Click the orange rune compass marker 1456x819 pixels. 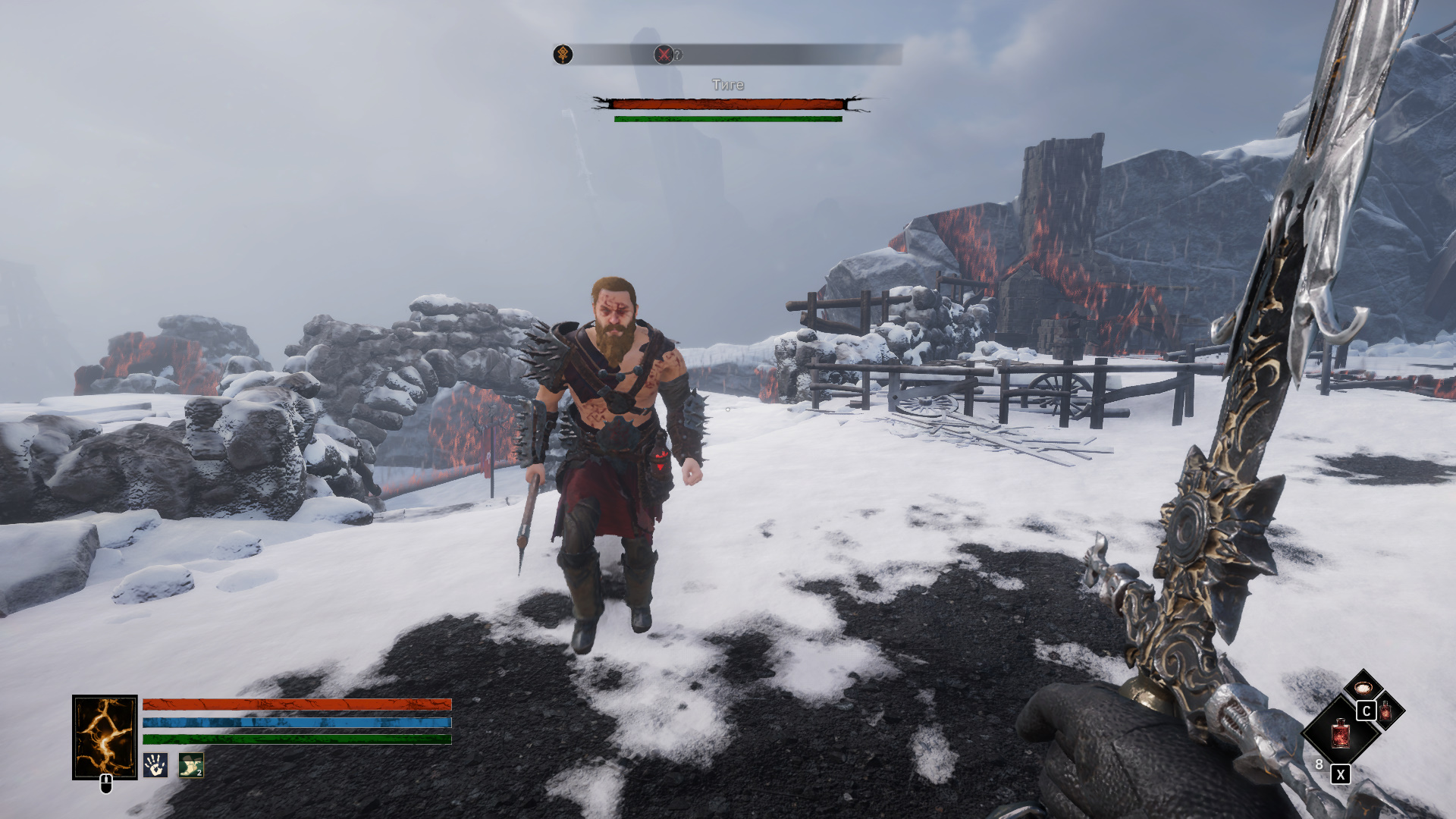(x=563, y=55)
